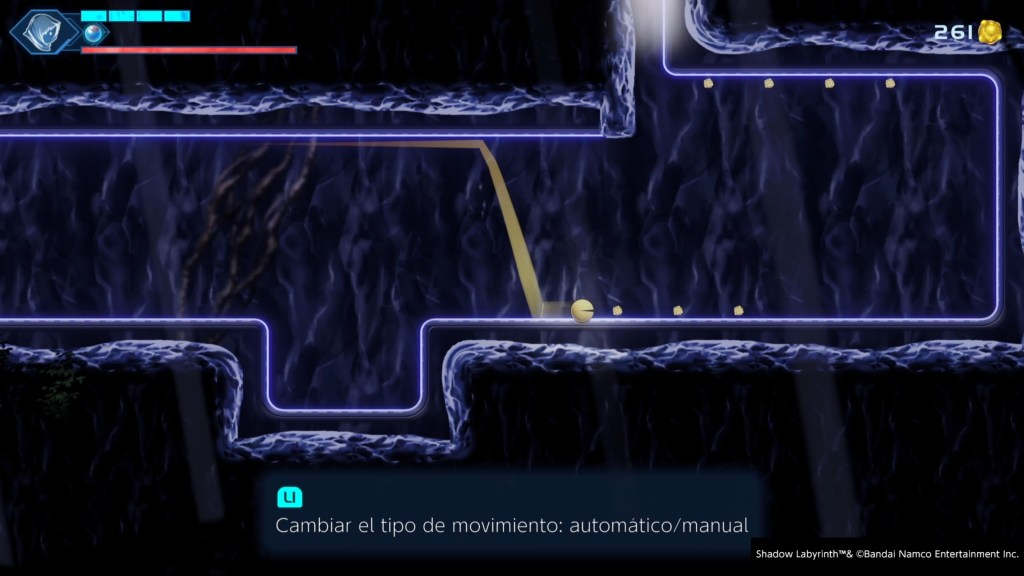Click the hexagonal character portrait emblem
The width and height of the screenshot is (1024, 576).
coord(44,32)
